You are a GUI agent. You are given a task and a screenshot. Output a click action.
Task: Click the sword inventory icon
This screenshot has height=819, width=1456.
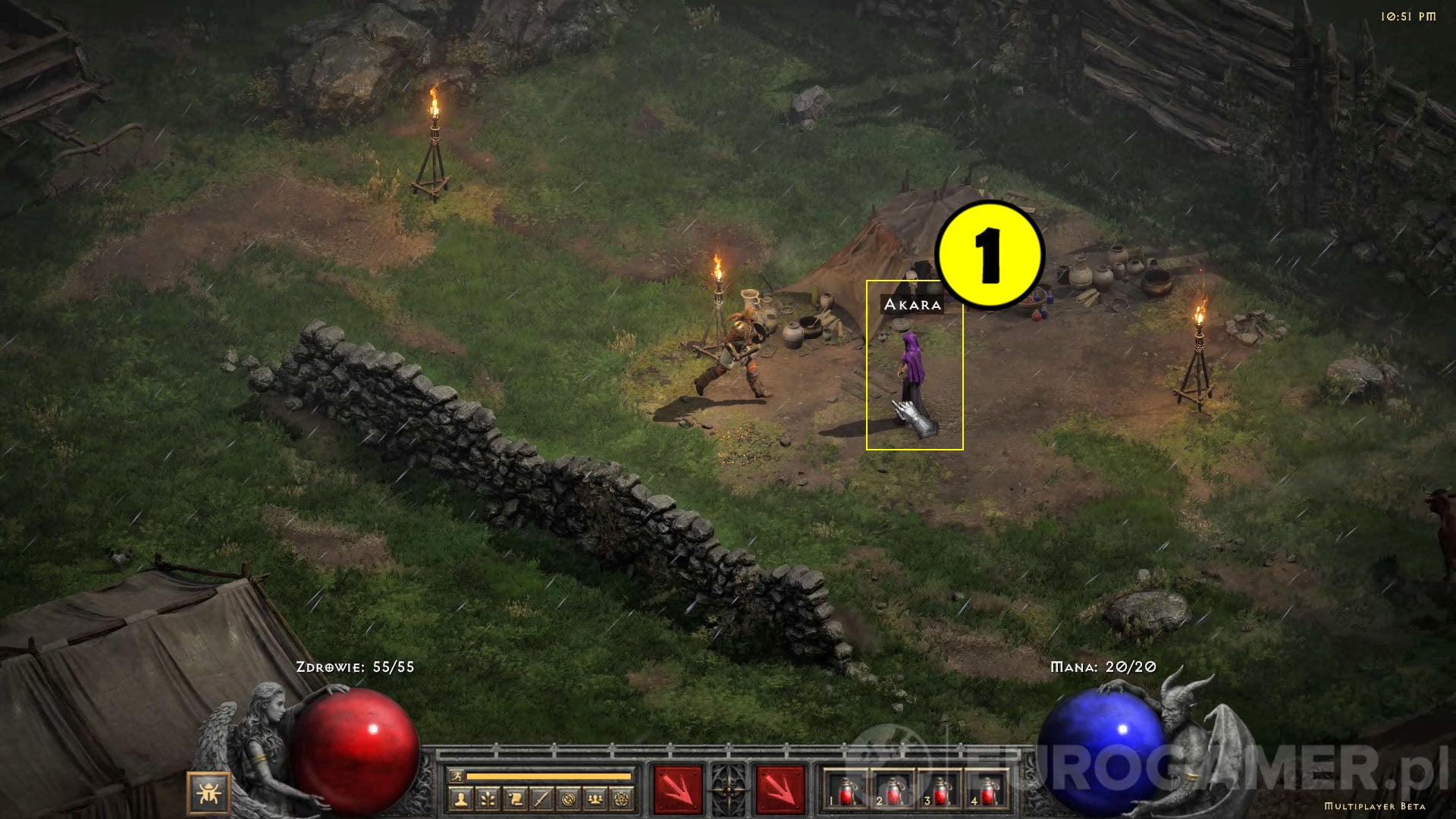pyautogui.click(x=541, y=799)
